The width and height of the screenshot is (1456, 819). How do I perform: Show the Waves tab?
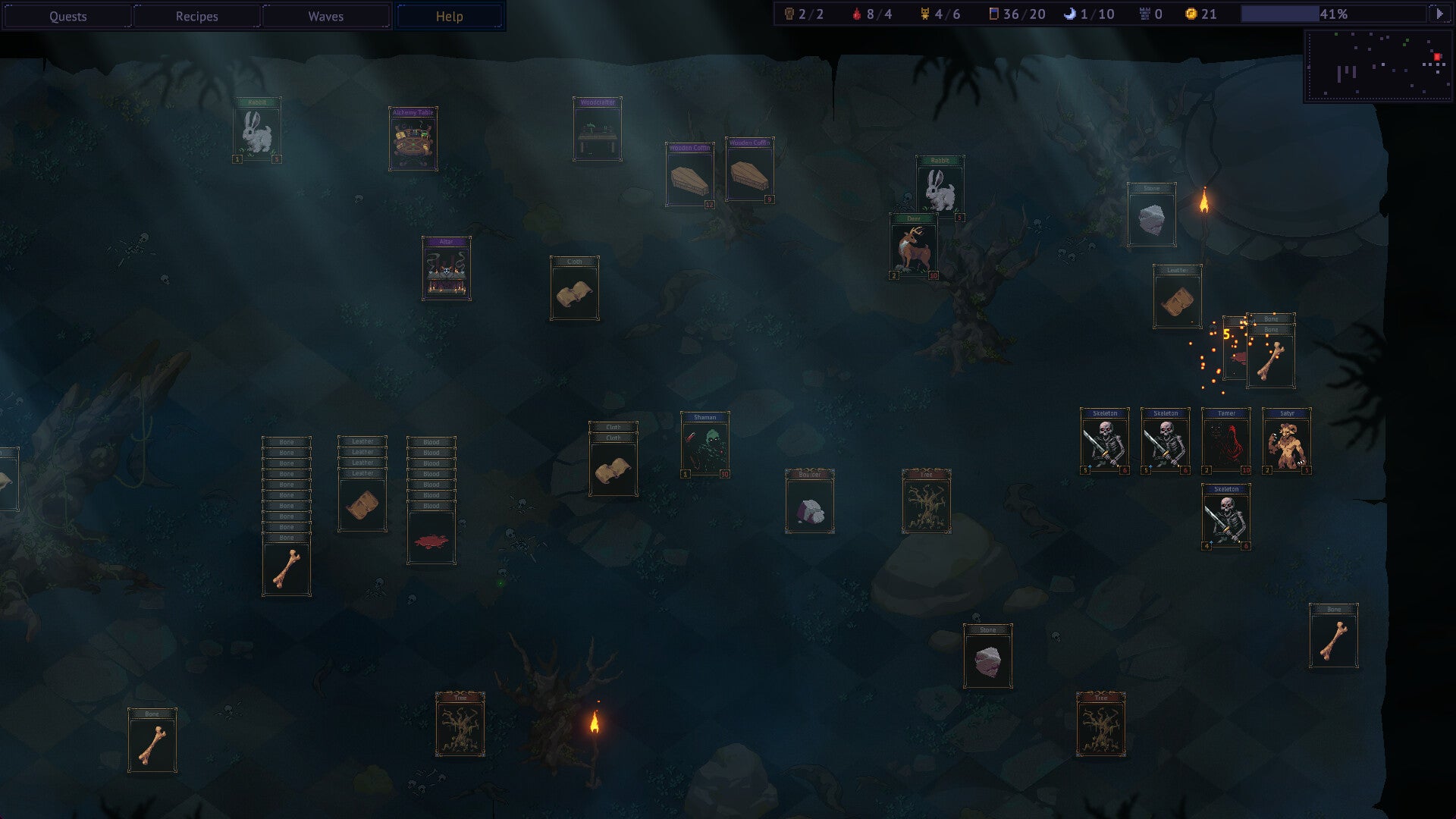pos(325,16)
